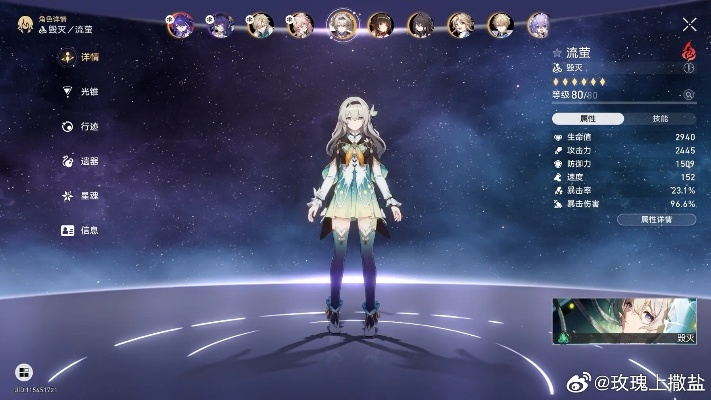711x400 pixels.
Task: Open 属性详情 attribute details
Action: click(x=655, y=219)
